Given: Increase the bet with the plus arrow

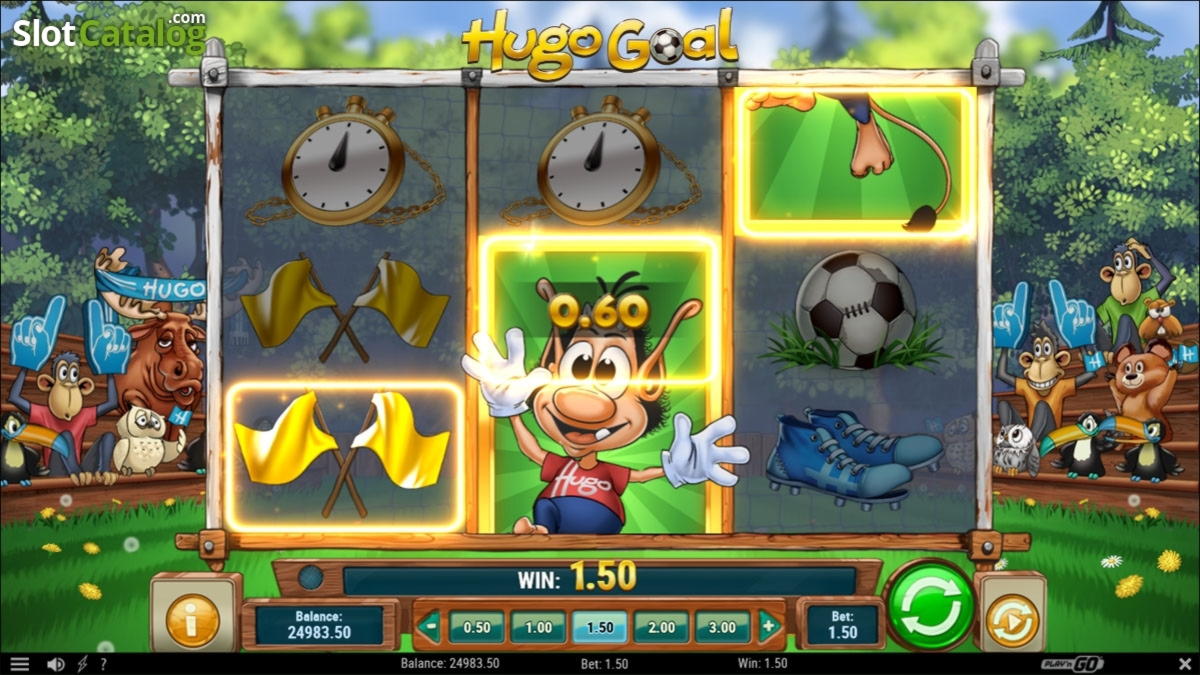Looking at the screenshot, I should [769, 627].
